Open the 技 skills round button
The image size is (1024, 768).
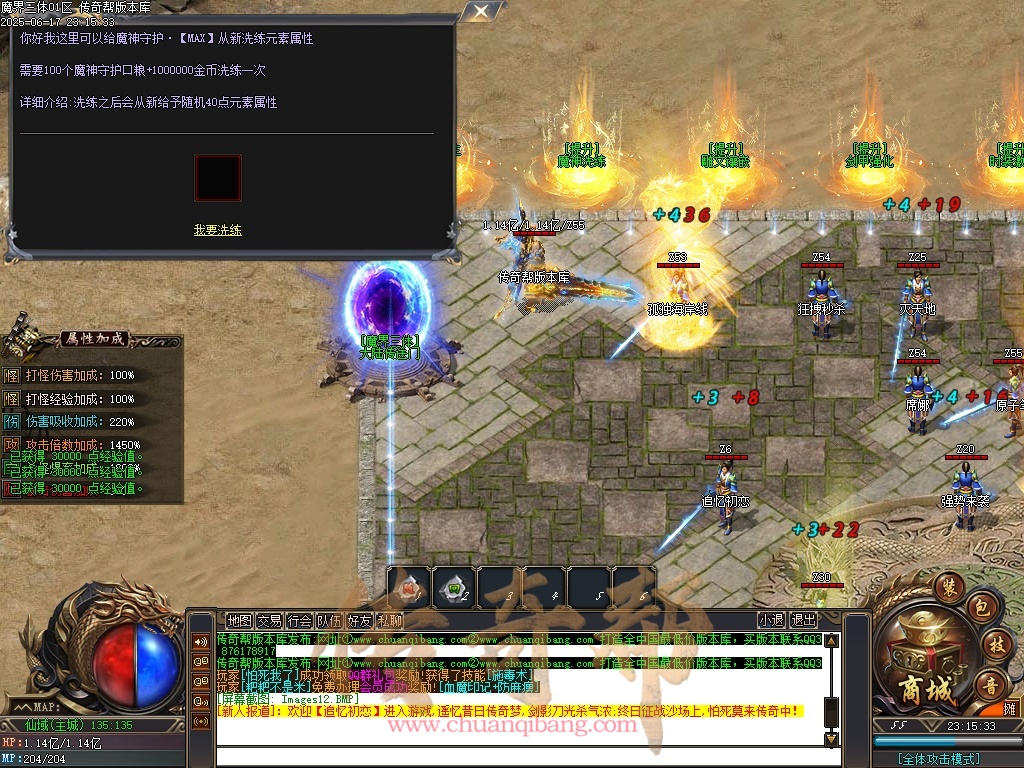(994, 645)
